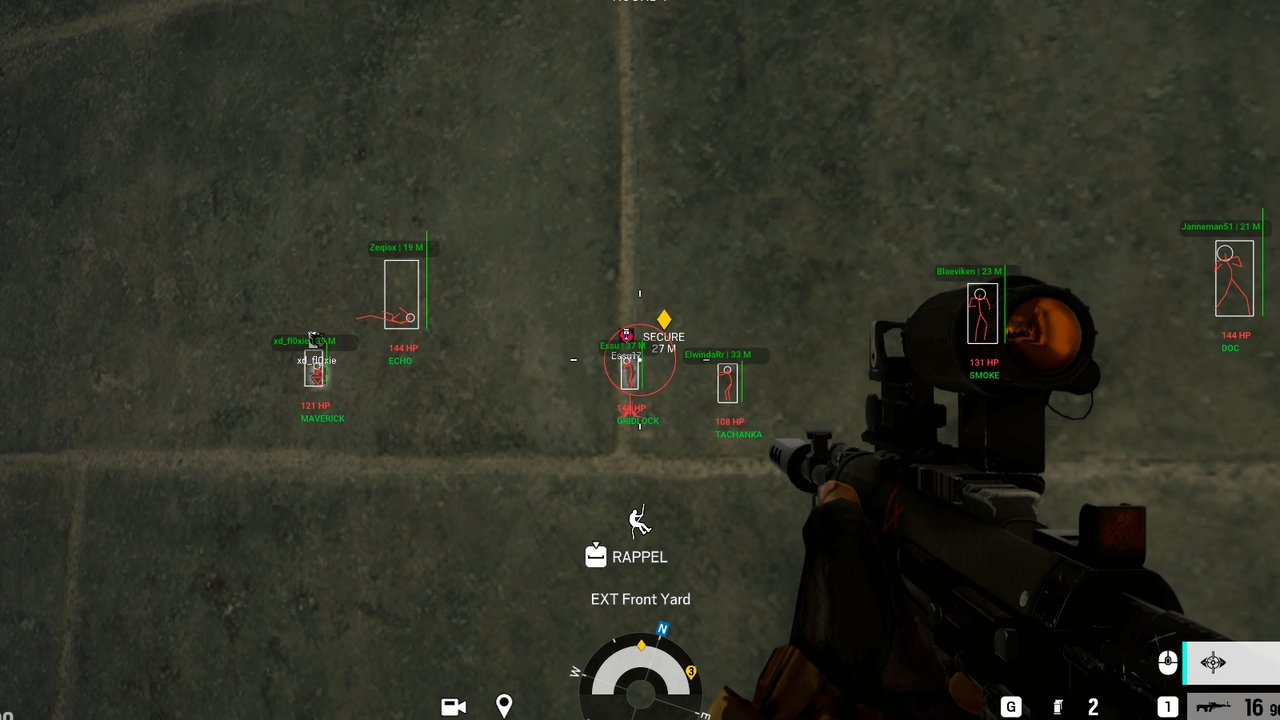
Task: Click the ElwindaRr TACHANKA nametag
Action: 718,354
